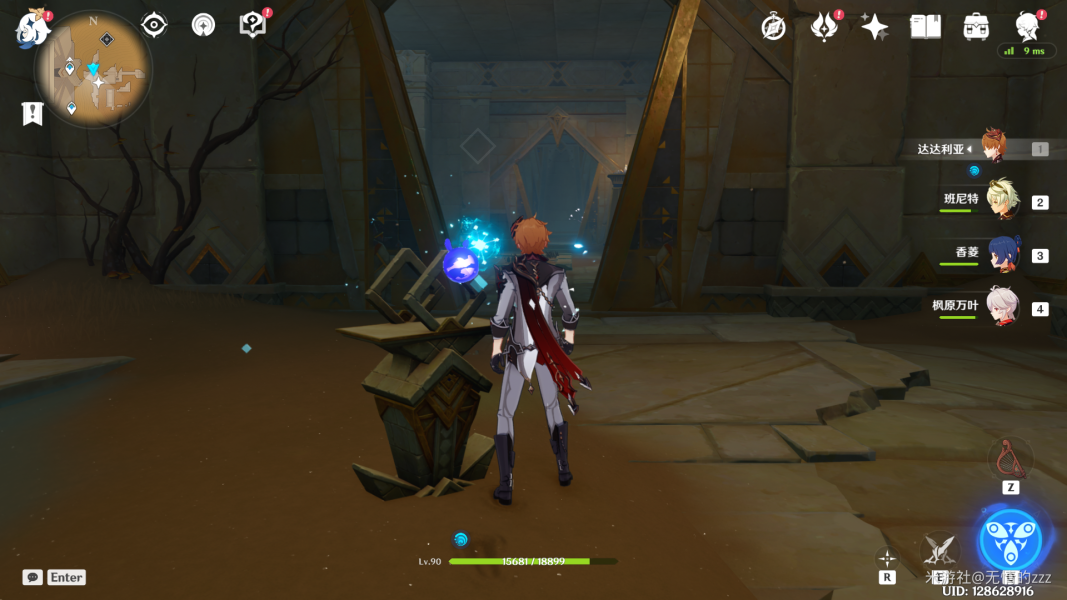1067x600 pixels.
Task: Switch to party member 枫原万叶
Action: [1001, 306]
